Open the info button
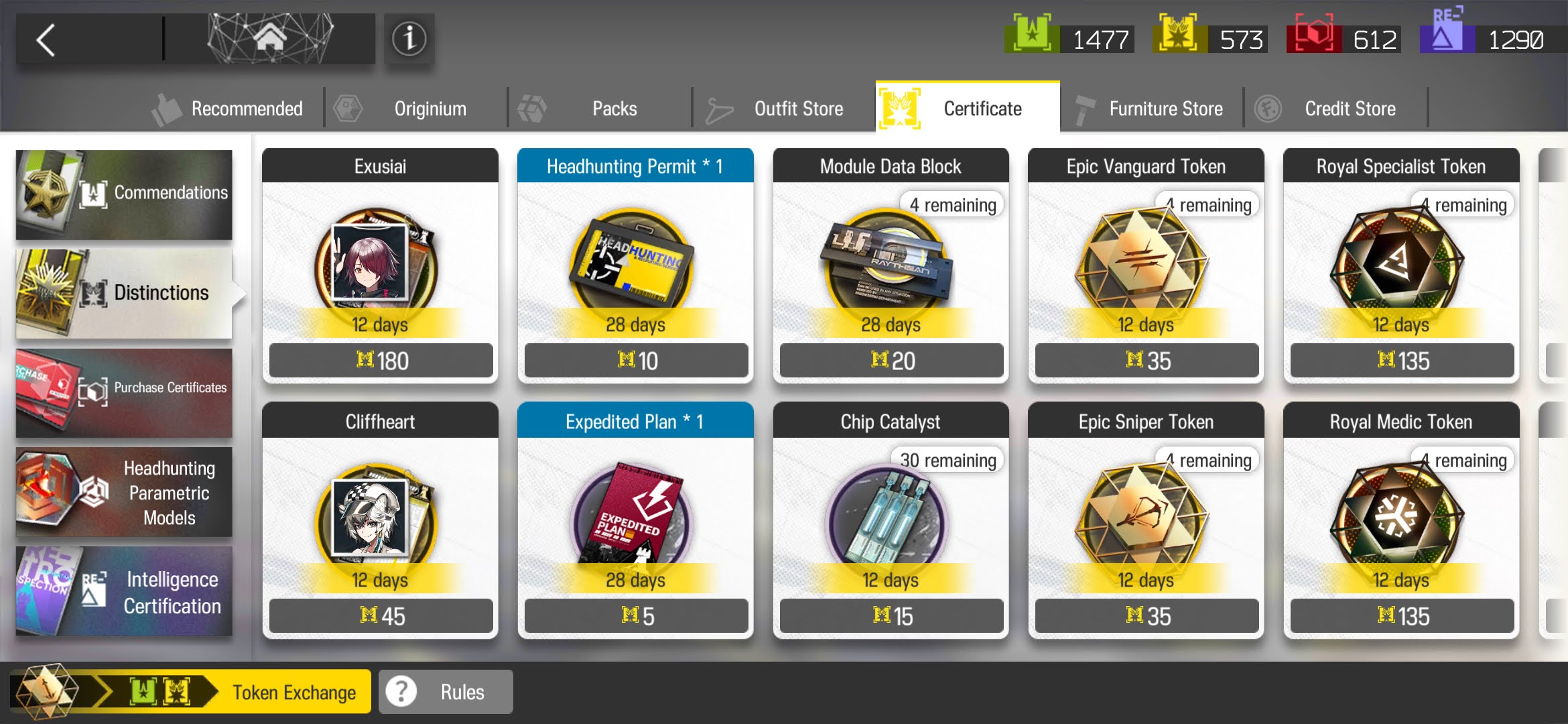This screenshot has height=724, width=1568. [409, 39]
